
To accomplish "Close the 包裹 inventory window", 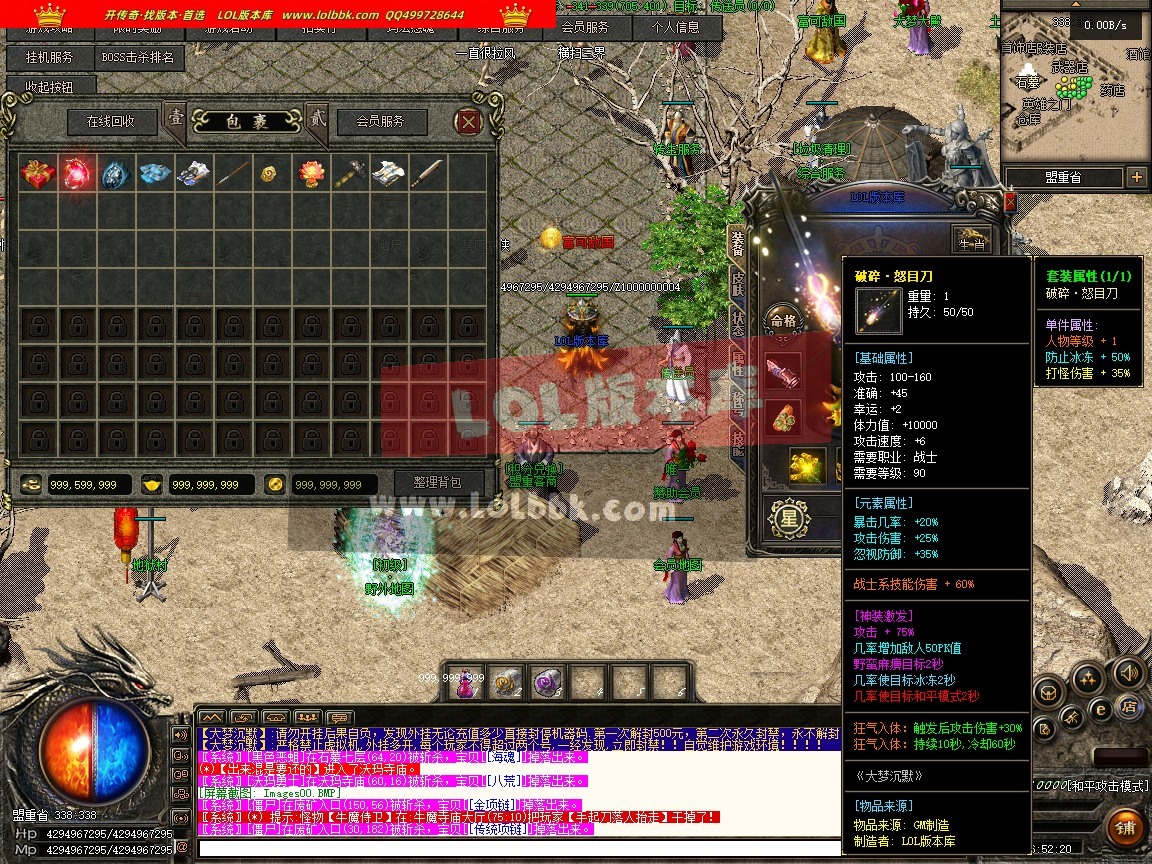I will point(468,122).
